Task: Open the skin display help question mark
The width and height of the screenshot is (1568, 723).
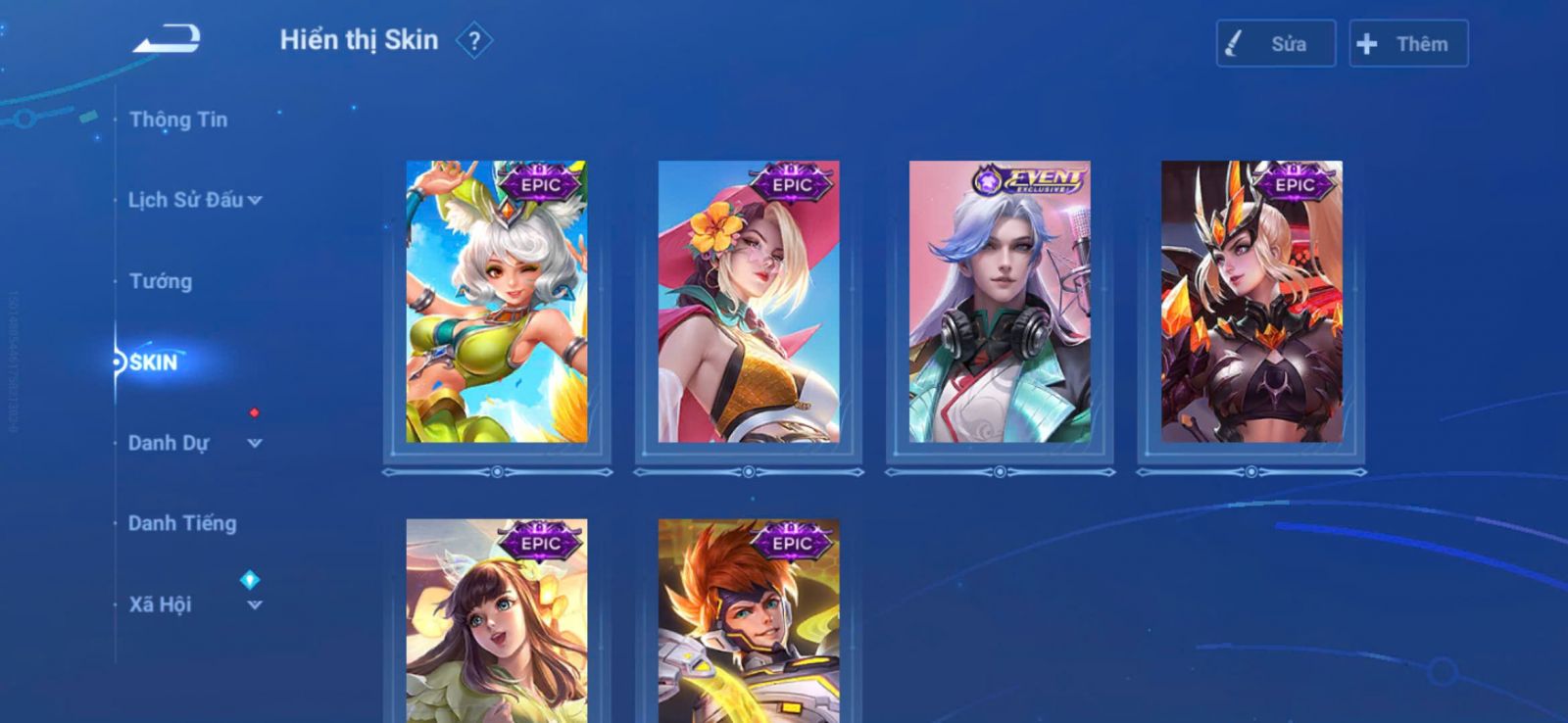Action: tap(474, 41)
